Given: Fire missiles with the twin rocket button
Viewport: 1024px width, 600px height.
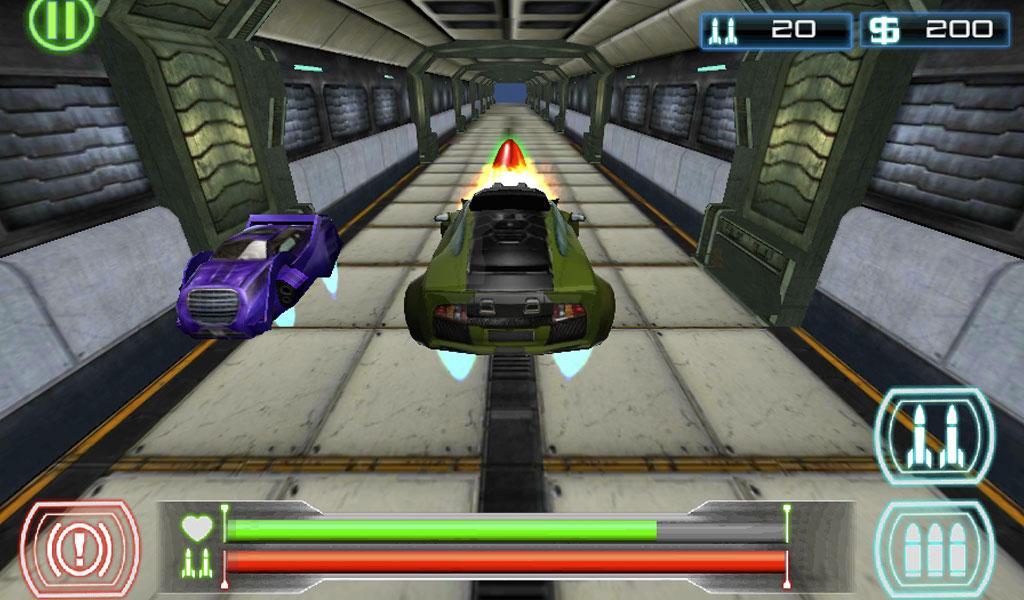Looking at the screenshot, I should coord(934,436).
